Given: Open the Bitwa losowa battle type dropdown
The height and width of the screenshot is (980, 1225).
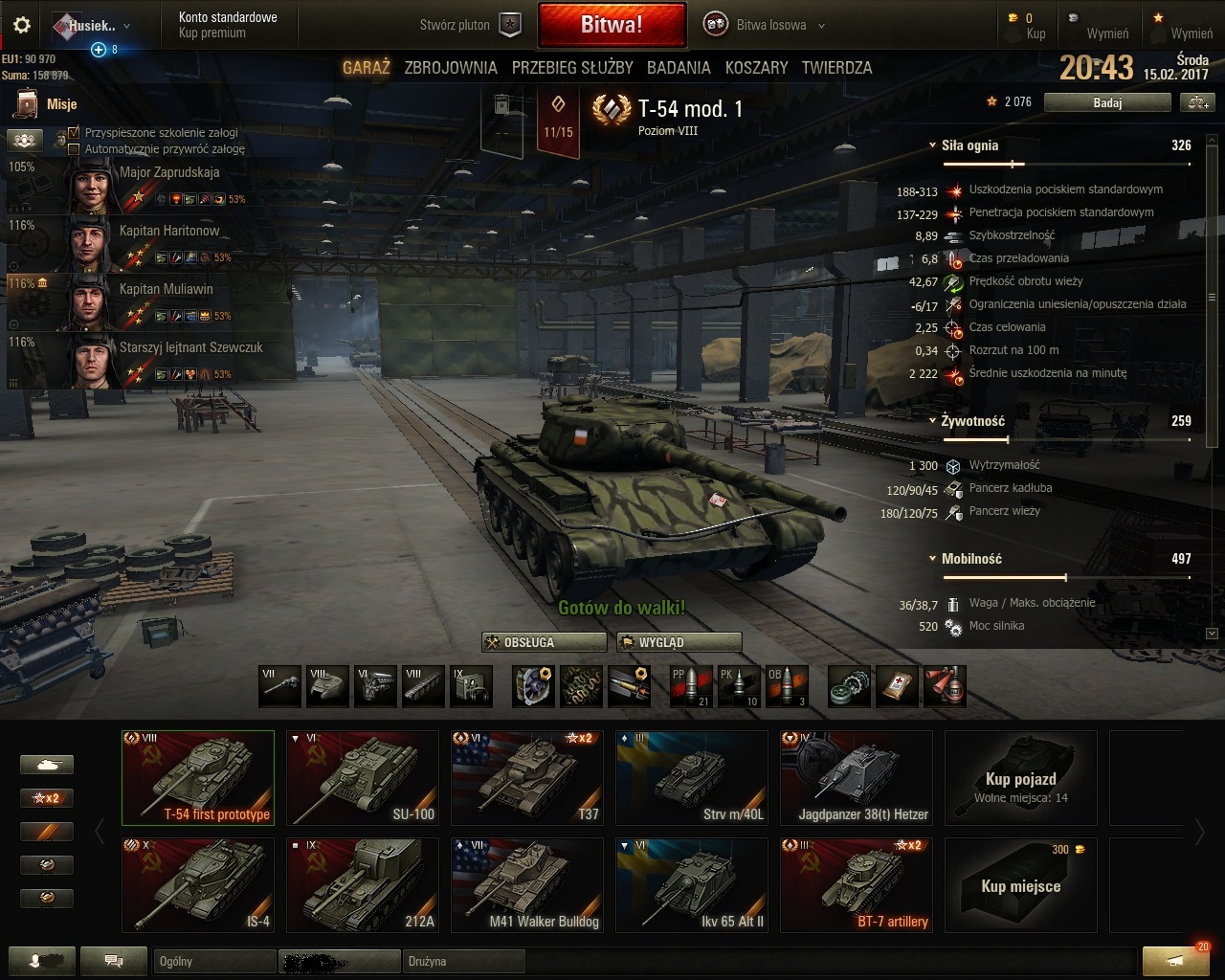Looking at the screenshot, I should [766, 26].
